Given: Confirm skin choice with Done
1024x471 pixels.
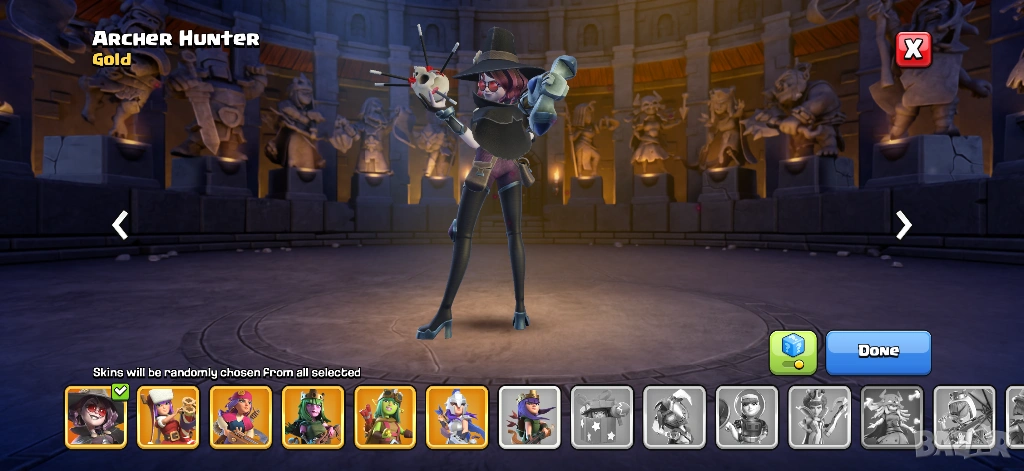Looking at the screenshot, I should pyautogui.click(x=878, y=352).
